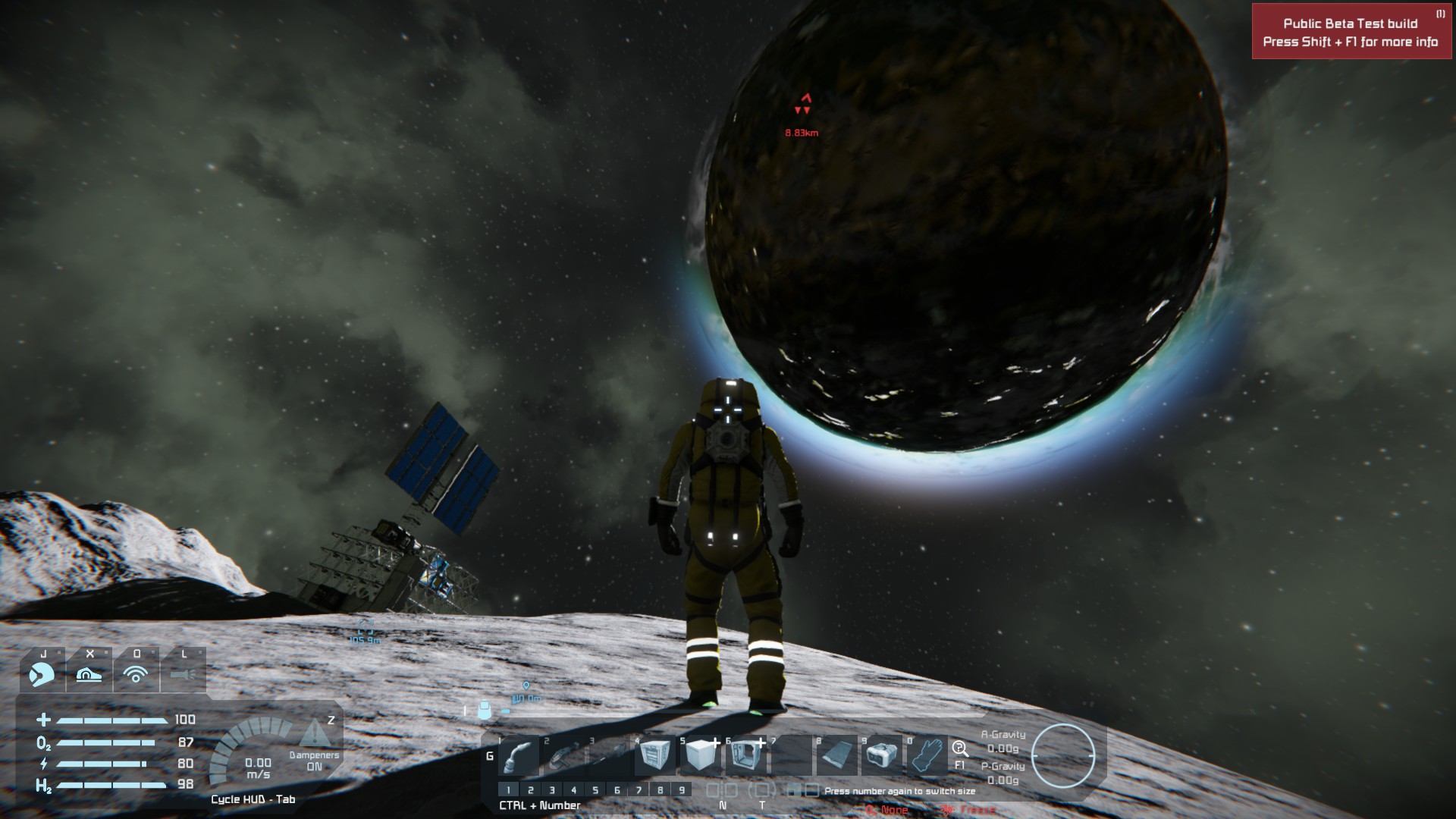
Task: Toggle the helmet visor icon
Action: tap(42, 673)
